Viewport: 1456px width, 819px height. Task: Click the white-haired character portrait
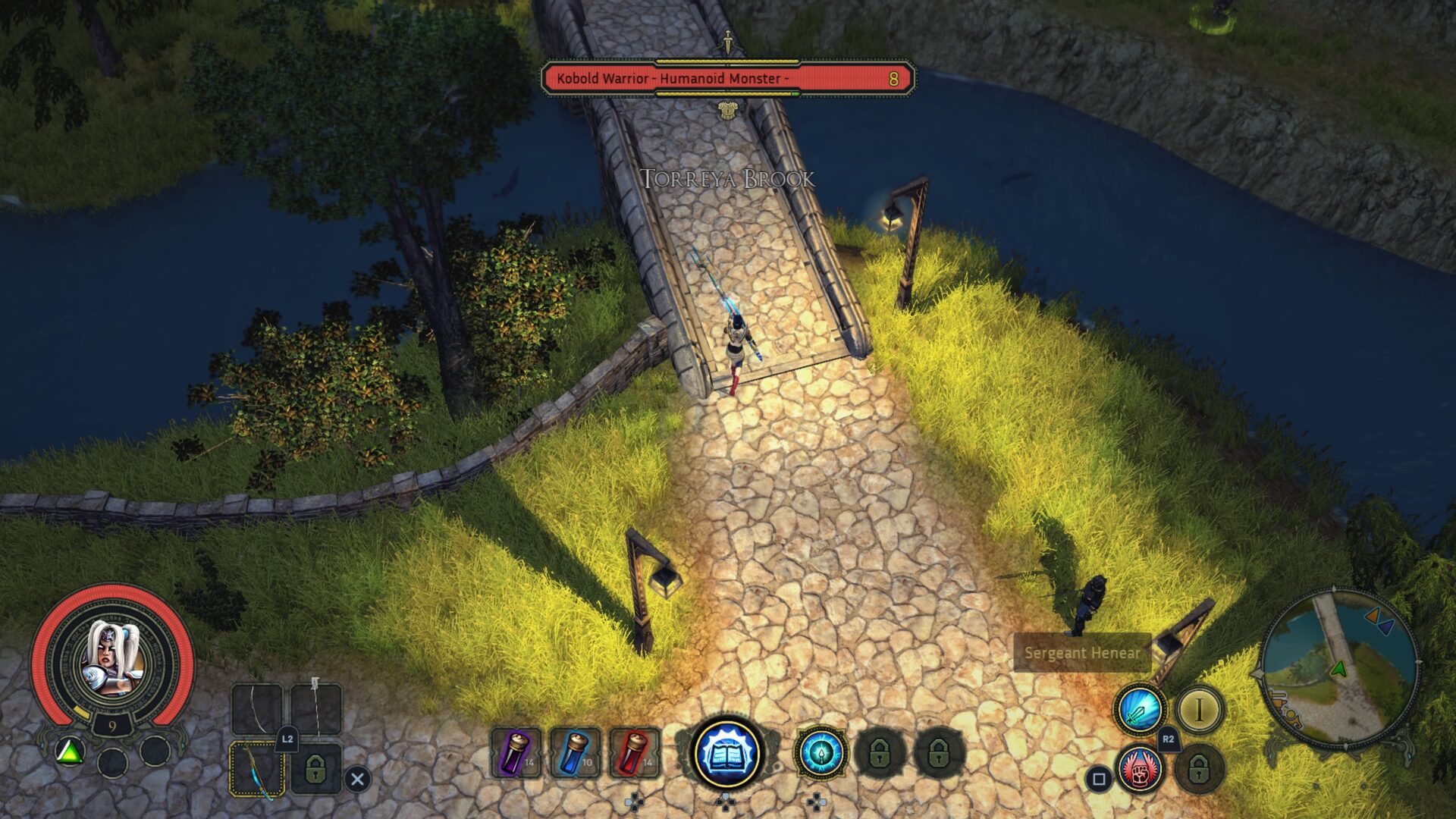pos(111,658)
